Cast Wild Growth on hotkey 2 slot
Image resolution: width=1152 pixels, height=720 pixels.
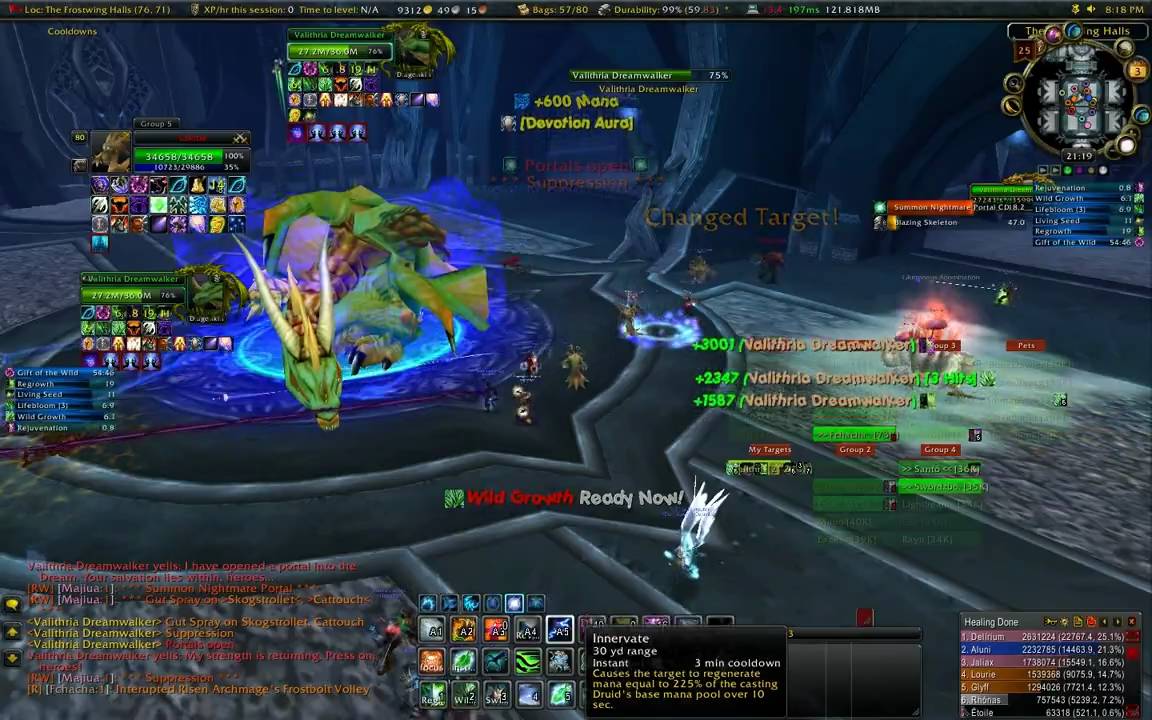tap(465, 693)
